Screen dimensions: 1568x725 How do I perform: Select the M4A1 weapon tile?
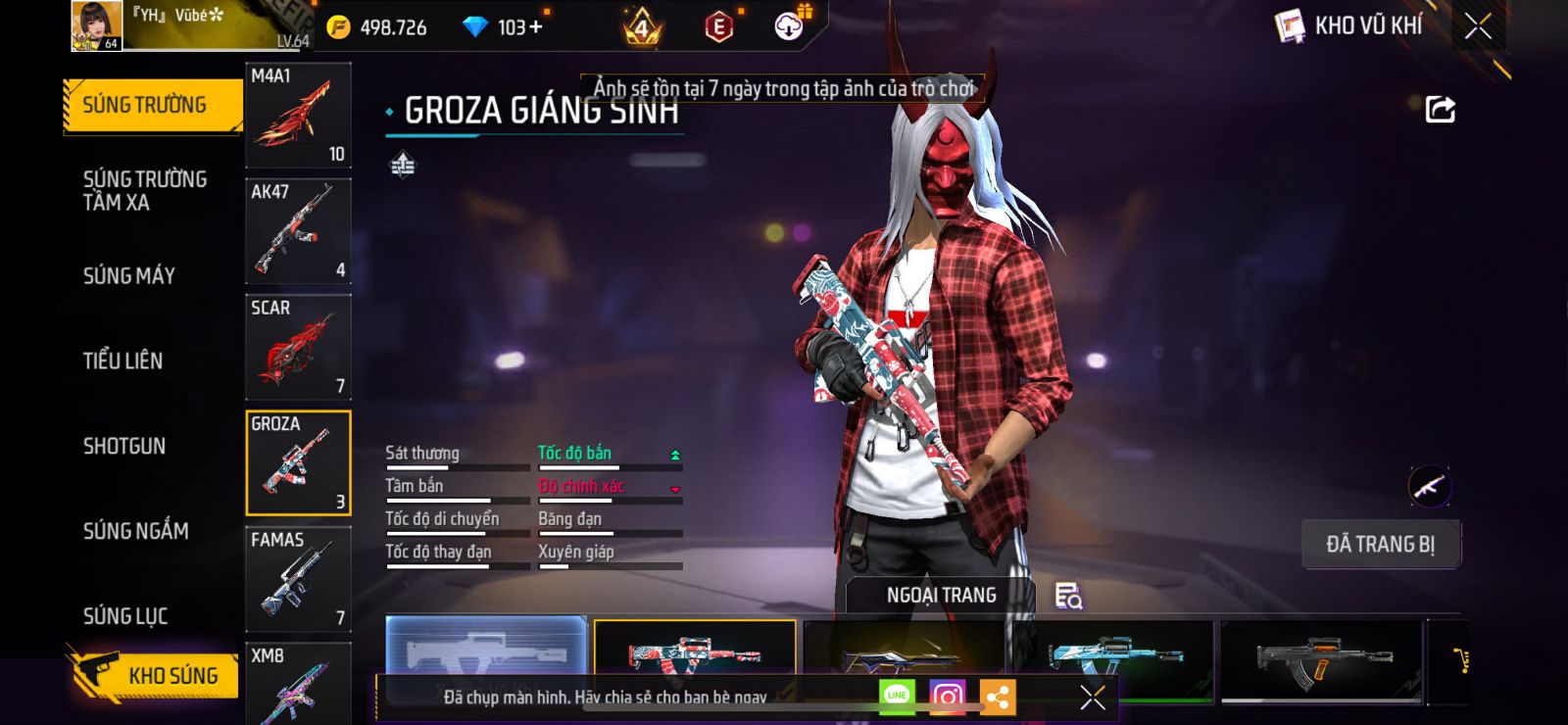[x=298, y=116]
